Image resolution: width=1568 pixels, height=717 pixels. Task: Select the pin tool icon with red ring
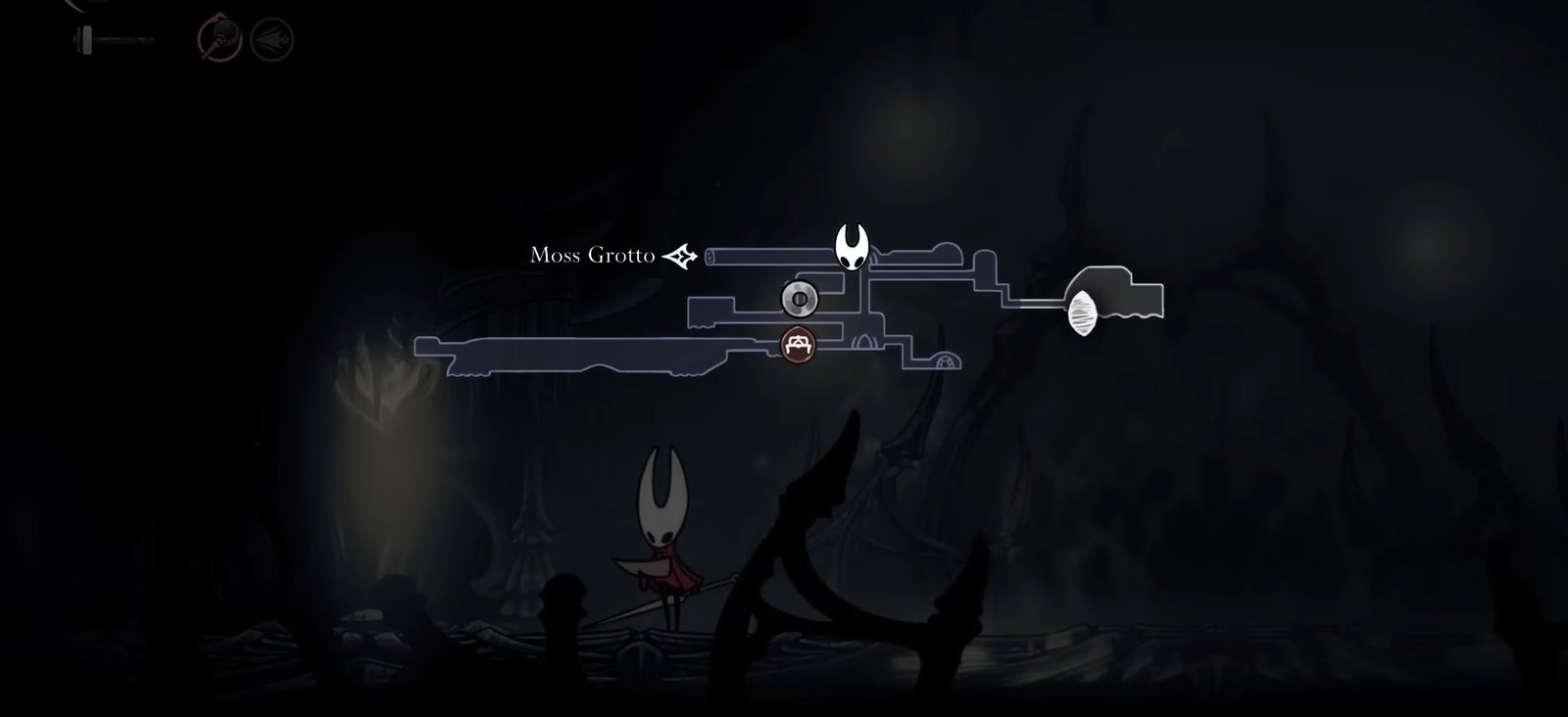(219, 39)
